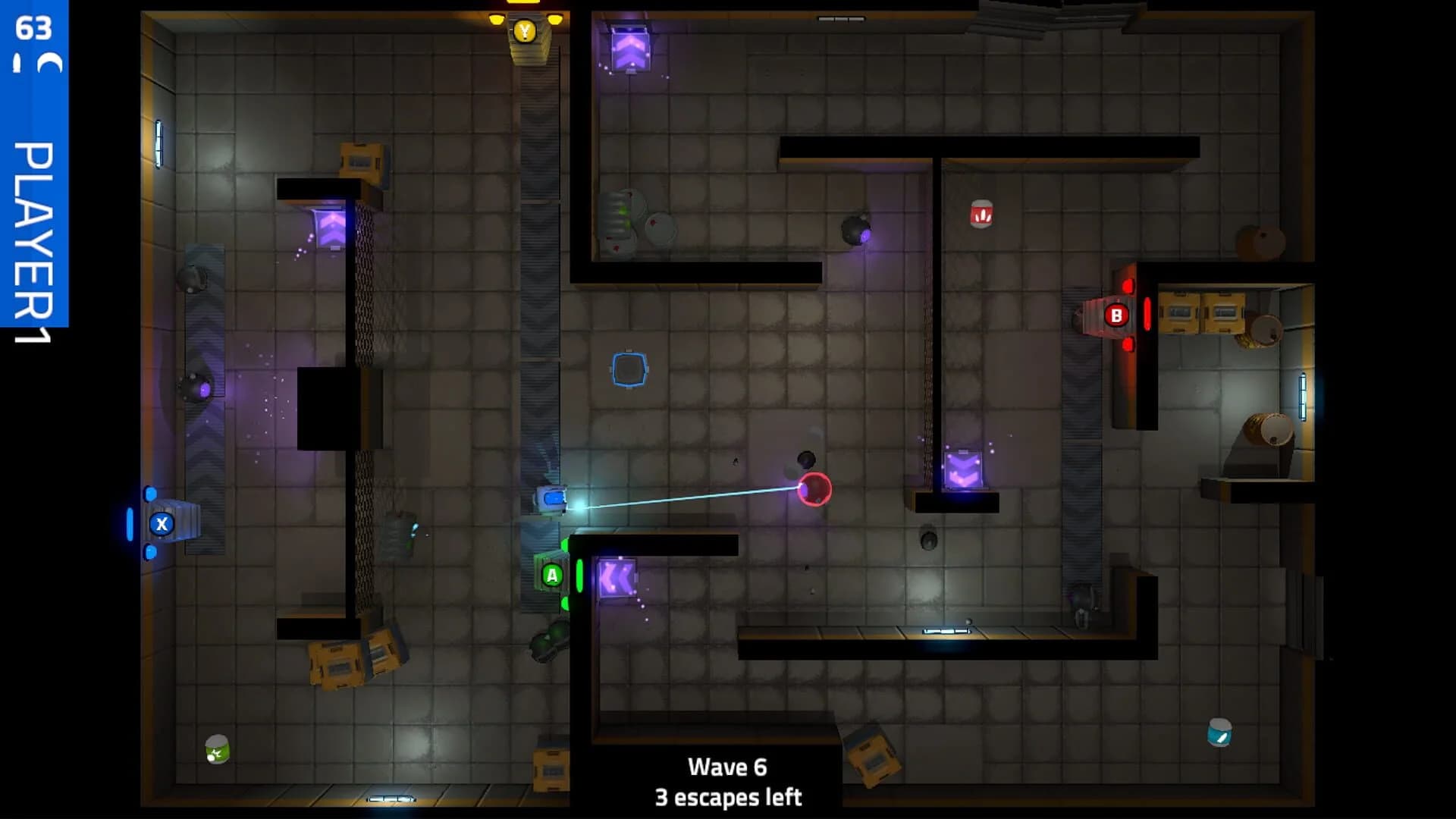Click the red target circle on the laser beam
1456x819 pixels.
814,490
